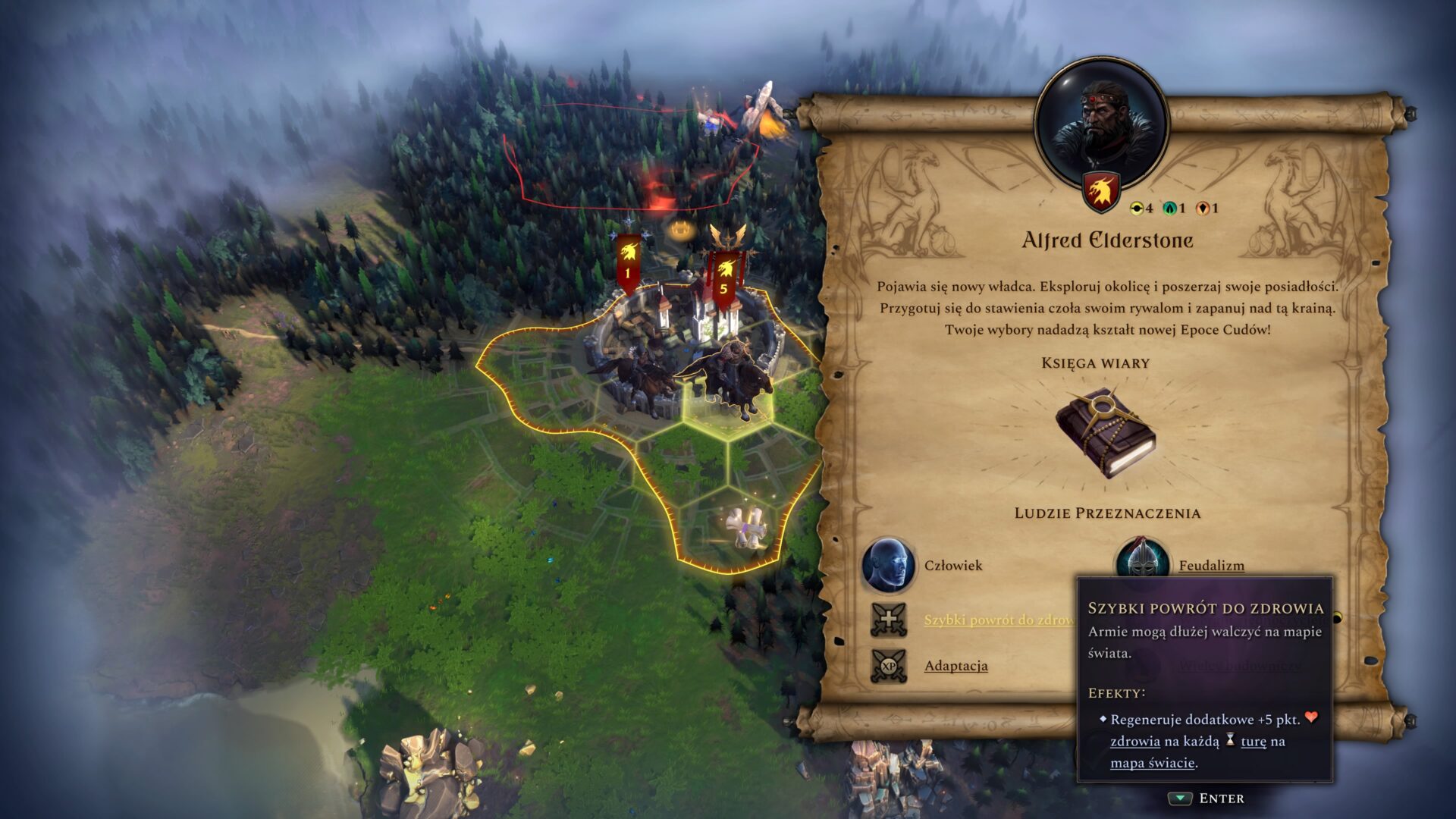Click the Adaptacja XP crossed-swords icon
Screen dimensions: 1456x819
pyautogui.click(x=889, y=666)
